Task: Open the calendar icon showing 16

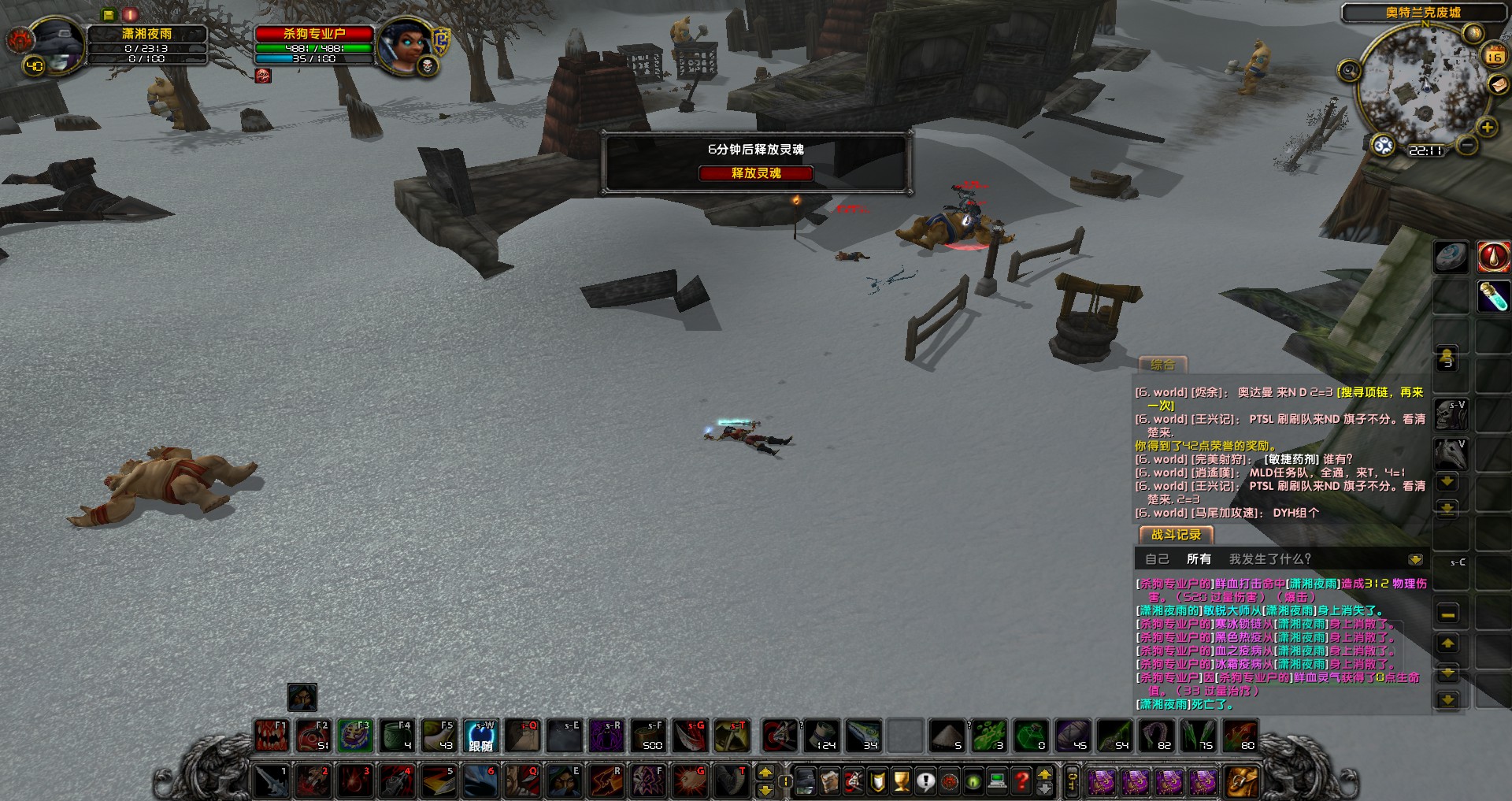Action: point(1494,55)
